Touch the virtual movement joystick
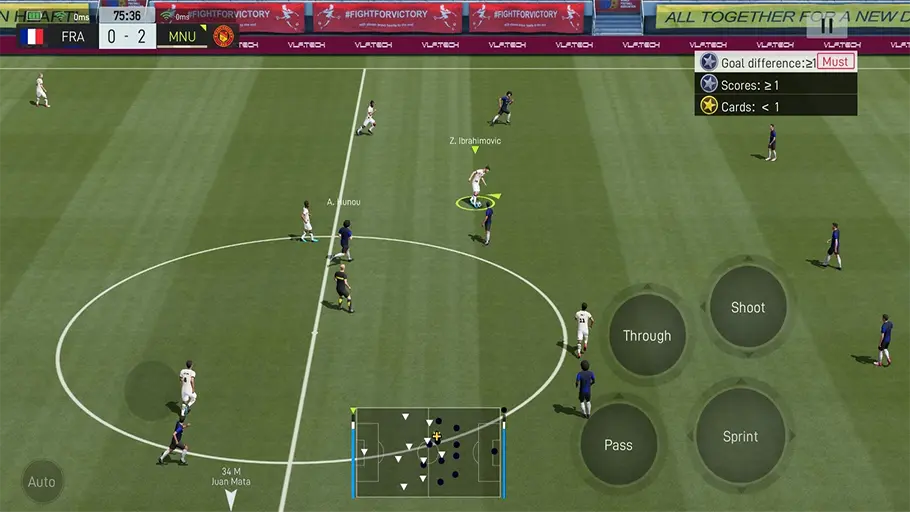This screenshot has height=512, width=910. (152, 390)
